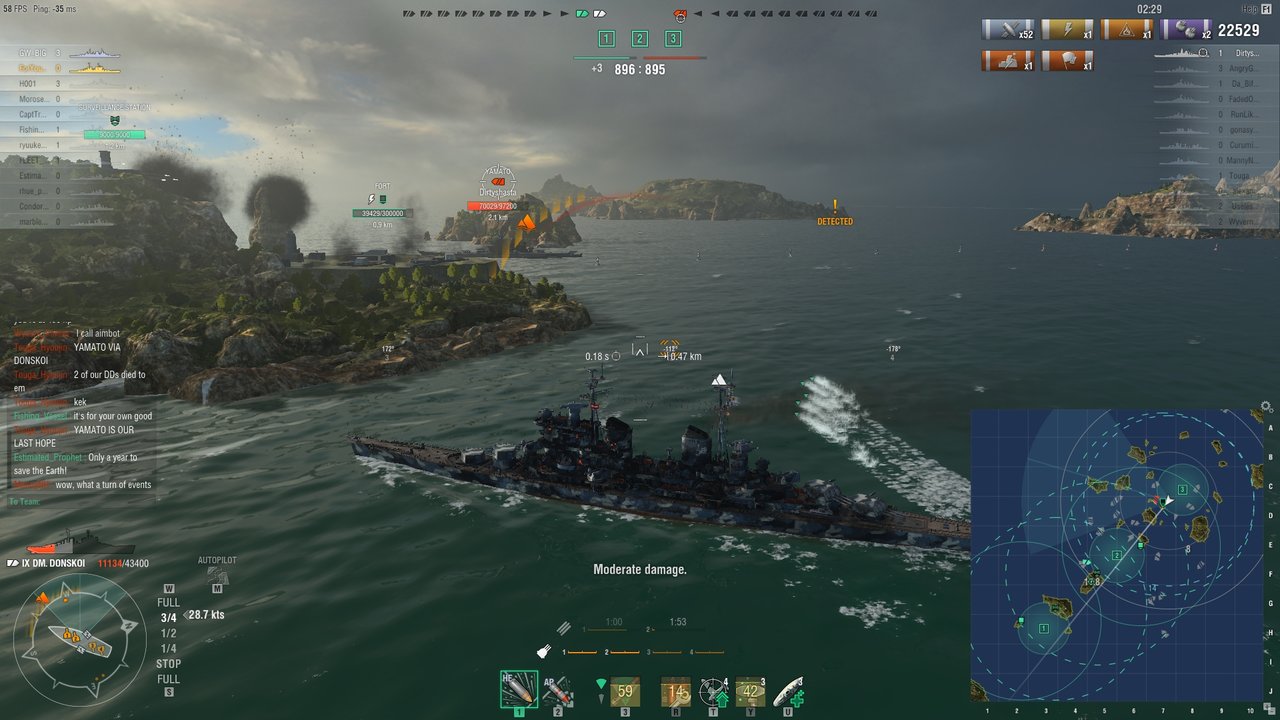Click the ship damage compass indicator
Screen dimensions: 1280x720
(80, 637)
